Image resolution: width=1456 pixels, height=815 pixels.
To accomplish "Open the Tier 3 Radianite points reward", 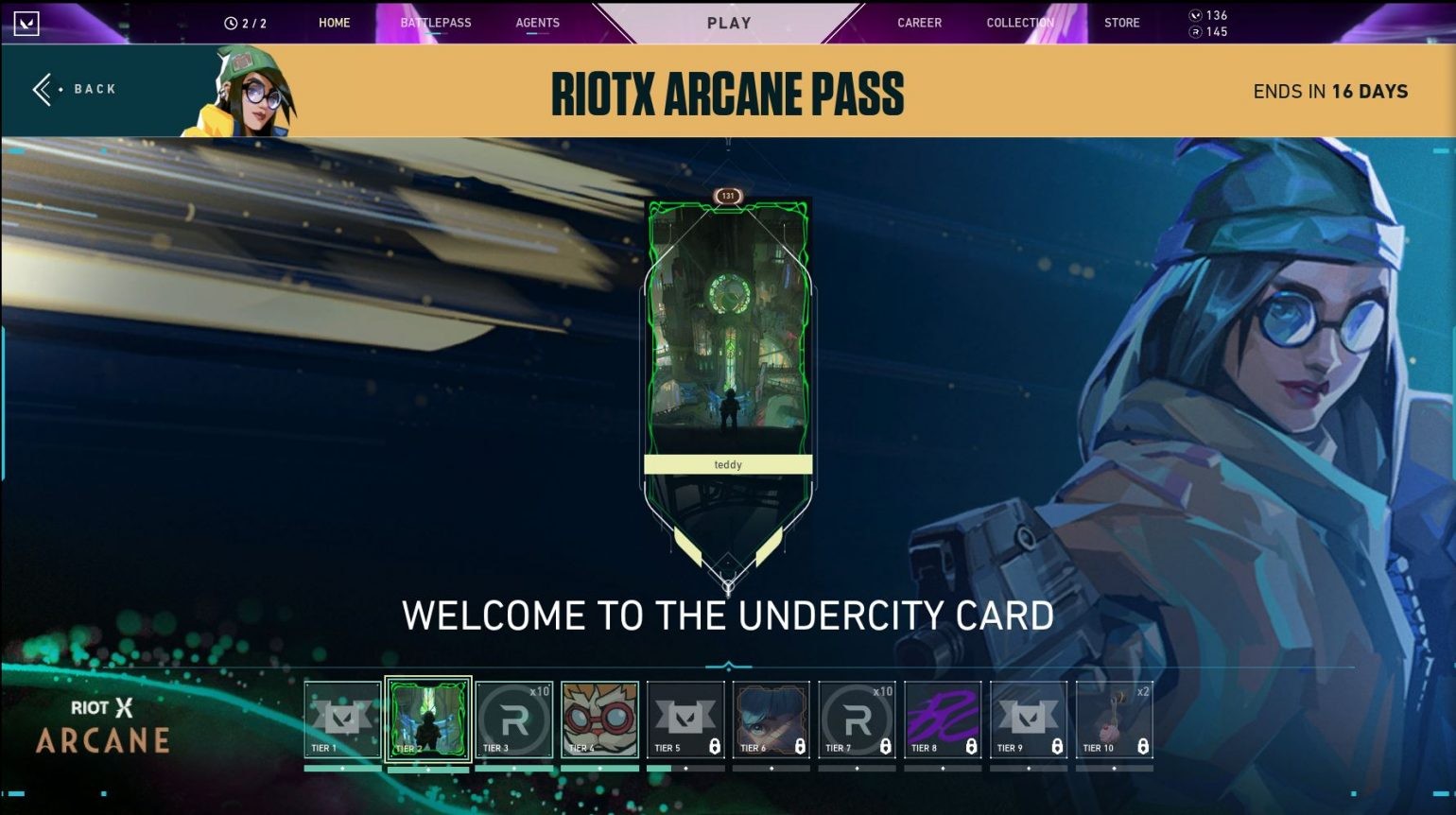I will [513, 717].
